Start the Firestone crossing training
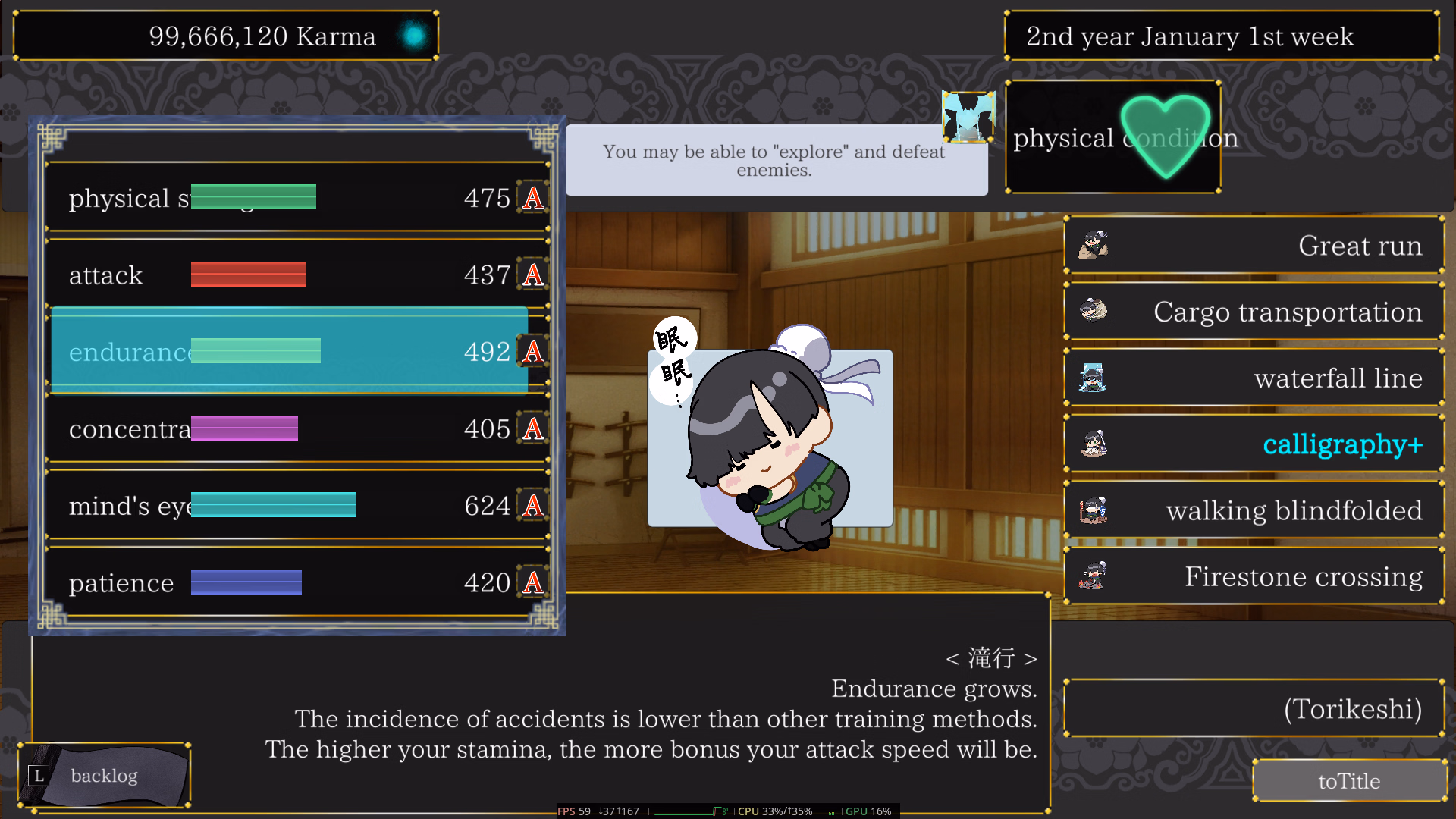This screenshot has height=819, width=1456. pos(1254,576)
